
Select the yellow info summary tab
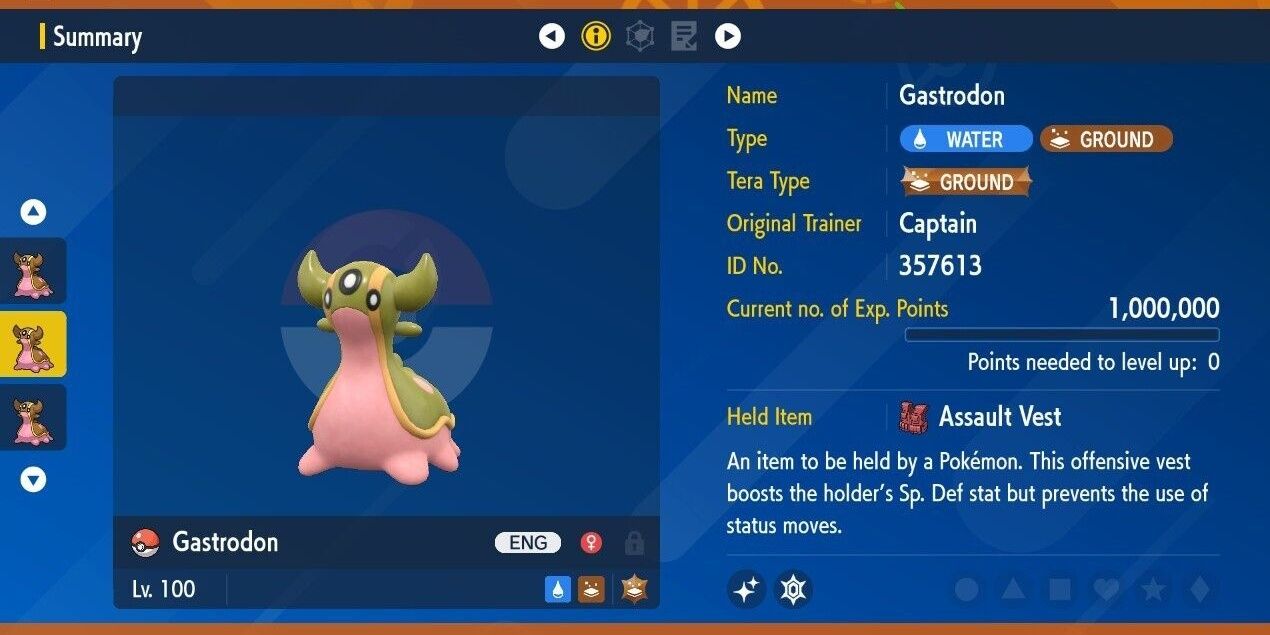[x=596, y=37]
